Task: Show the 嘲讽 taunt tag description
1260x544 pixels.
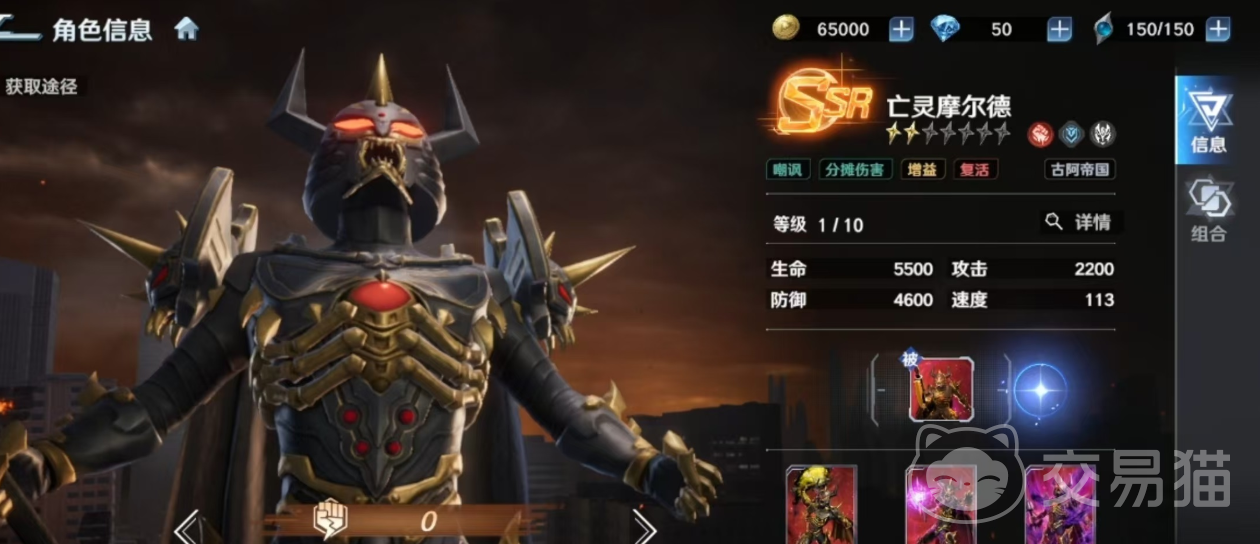Action: (x=789, y=169)
